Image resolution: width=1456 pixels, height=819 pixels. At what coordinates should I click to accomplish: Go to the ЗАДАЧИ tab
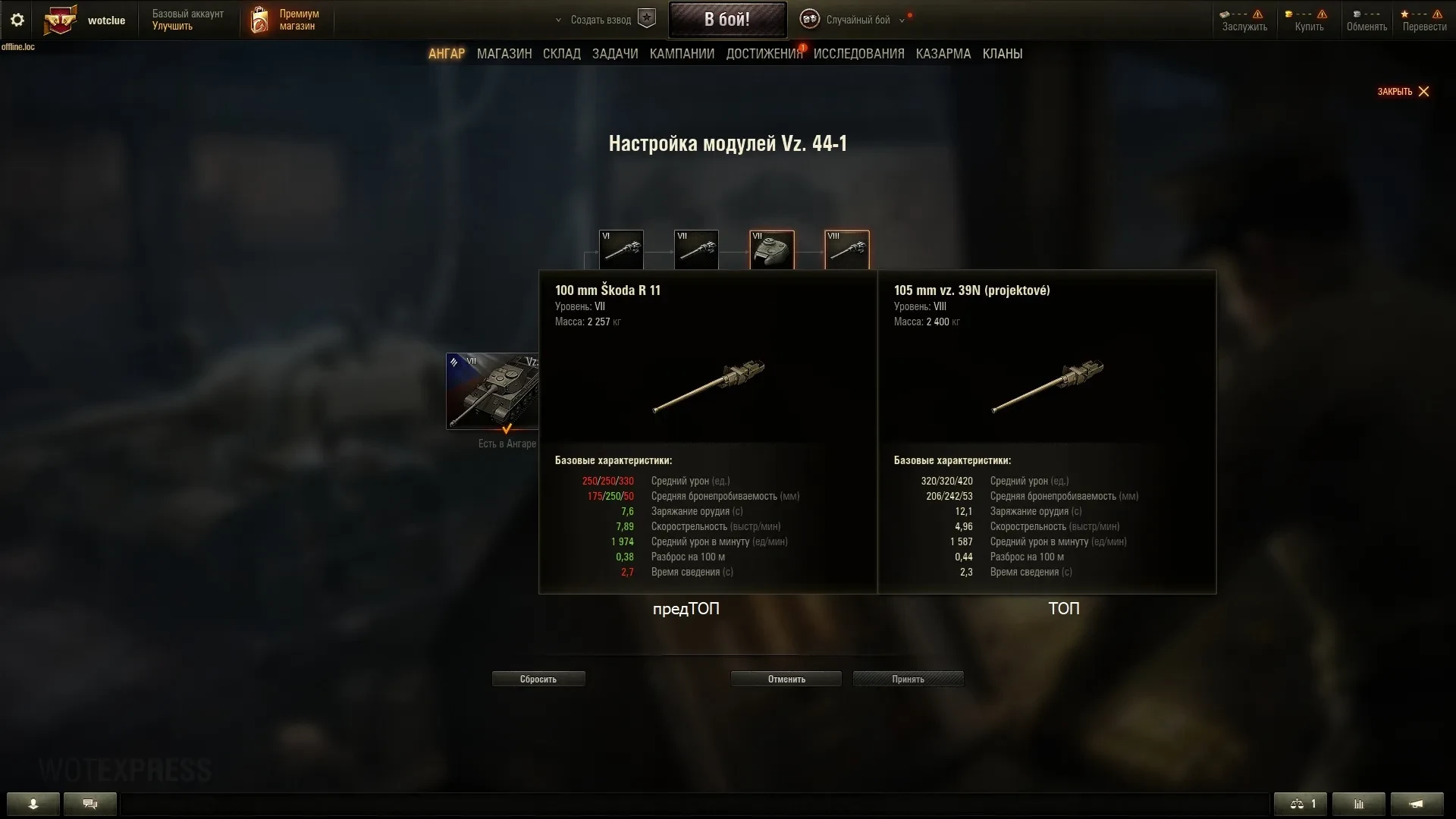pos(615,54)
